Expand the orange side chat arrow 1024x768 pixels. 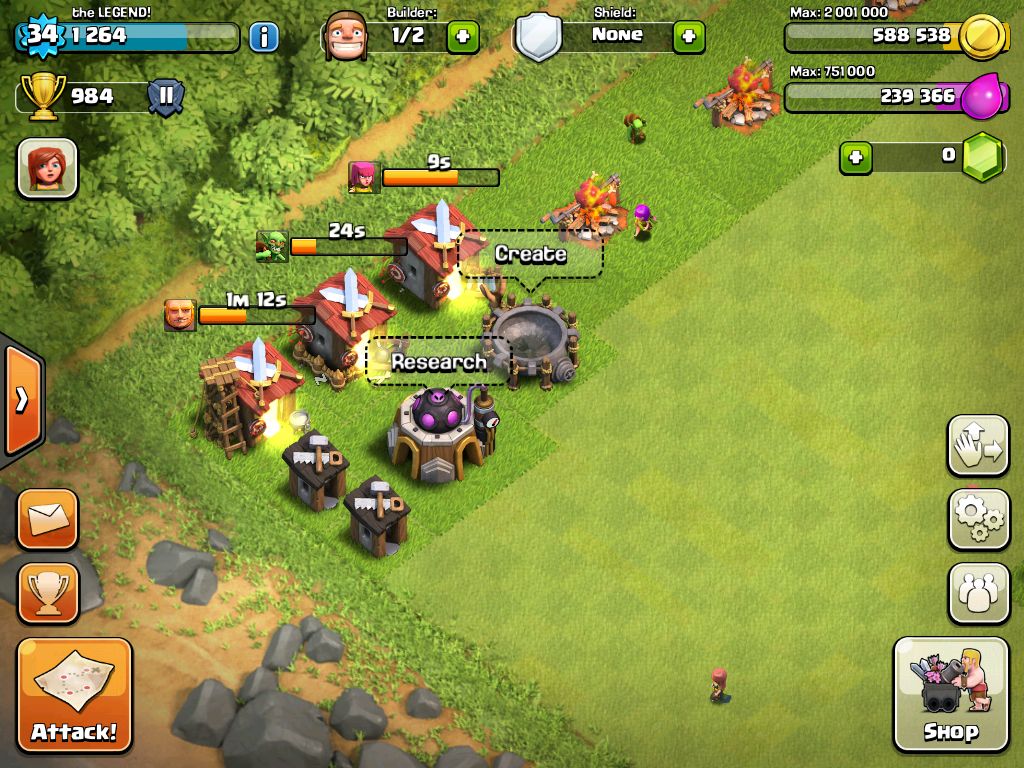point(22,400)
